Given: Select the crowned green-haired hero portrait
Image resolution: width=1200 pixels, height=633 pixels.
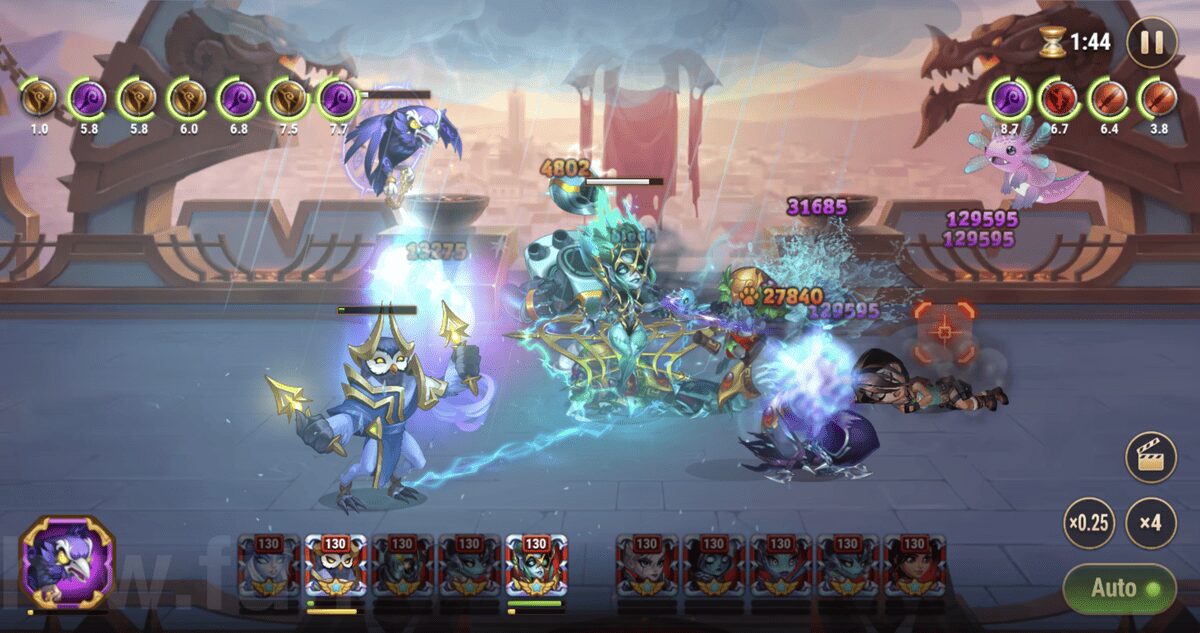Looking at the screenshot, I should tap(536, 567).
